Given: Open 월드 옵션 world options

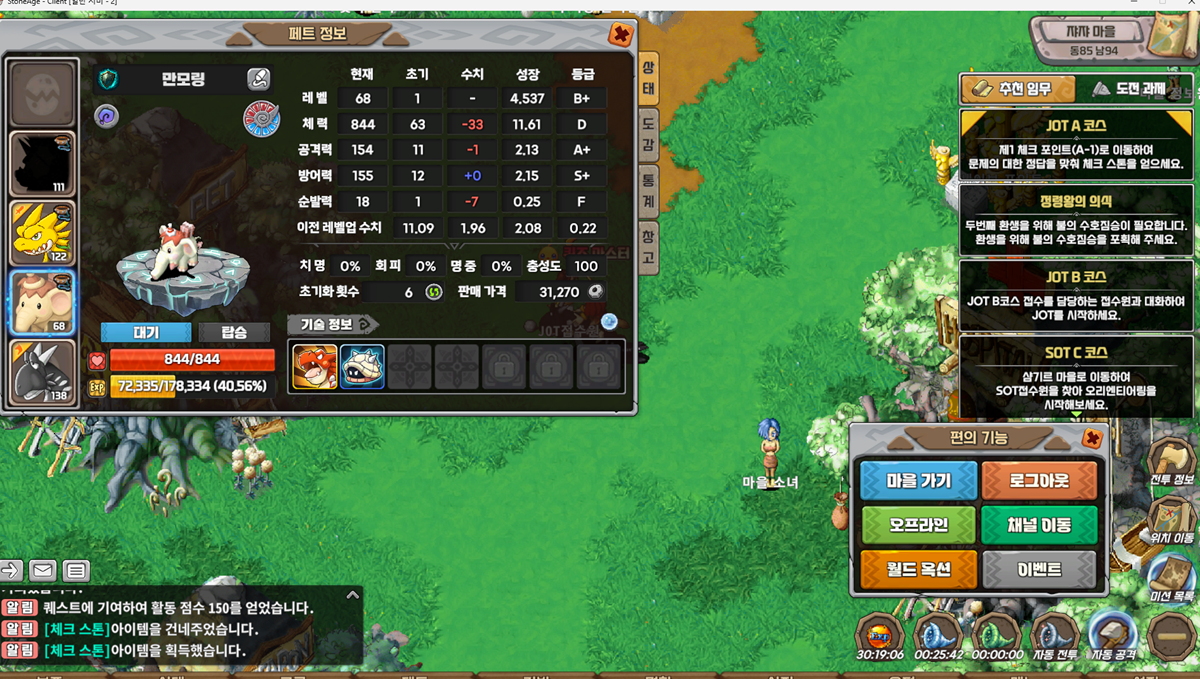Looking at the screenshot, I should coord(918,569).
